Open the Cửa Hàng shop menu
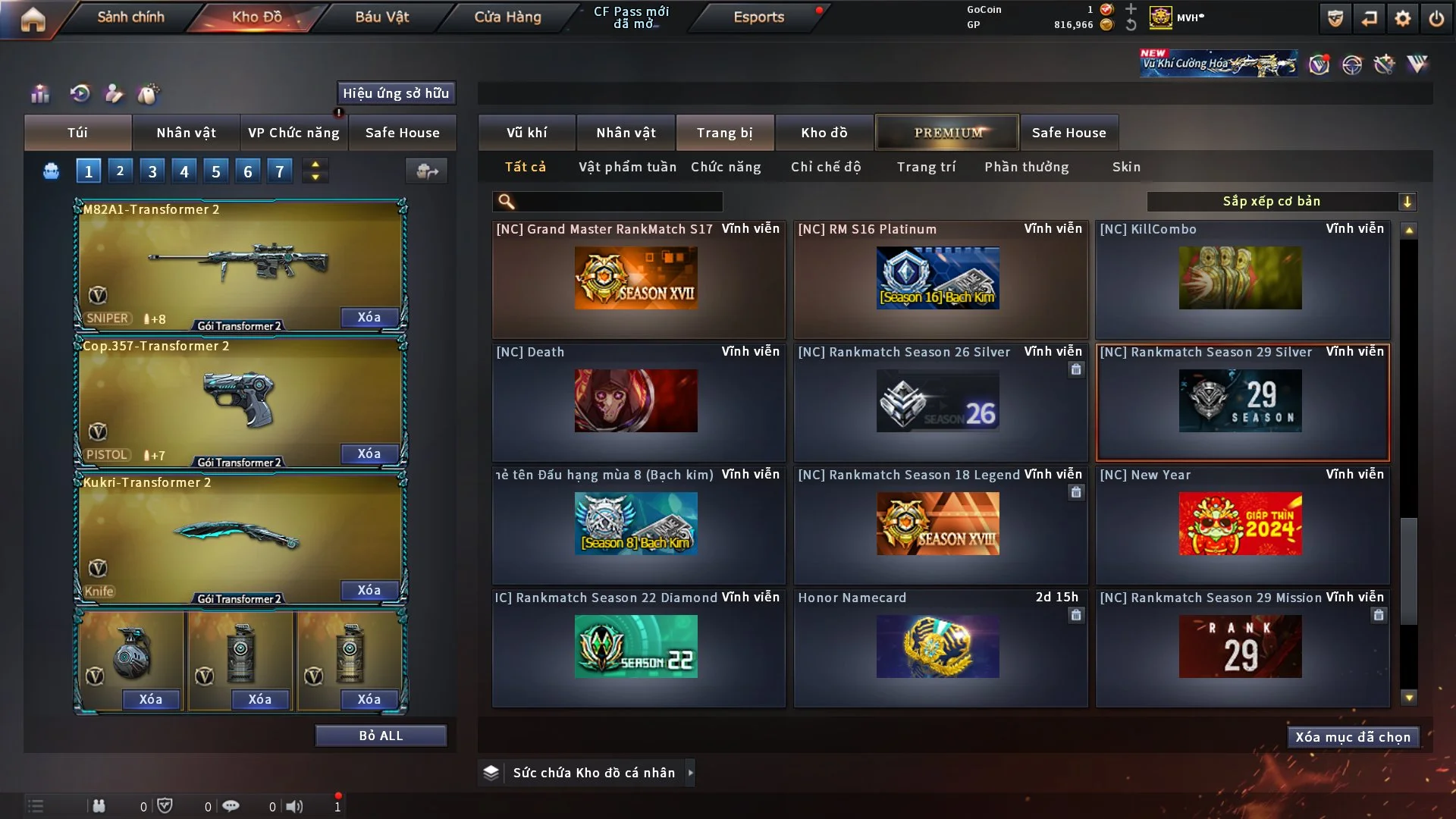1456x819 pixels. click(507, 17)
